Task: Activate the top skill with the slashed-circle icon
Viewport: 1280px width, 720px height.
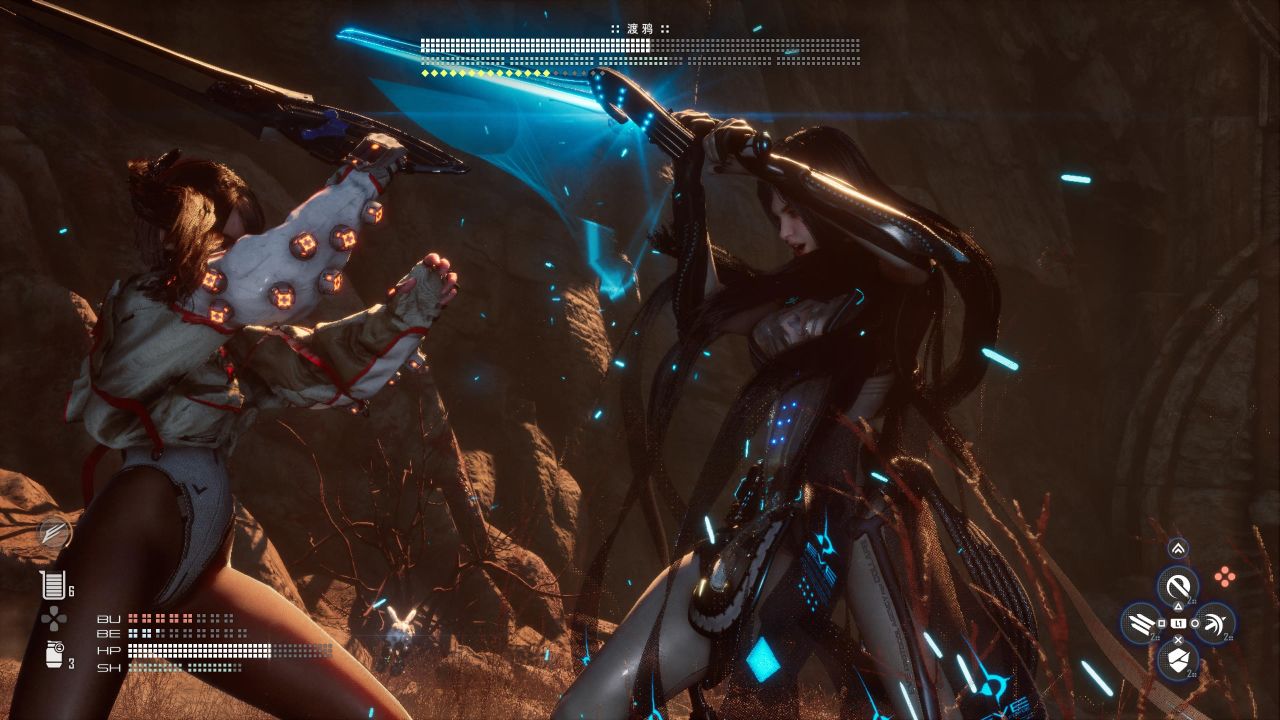Action: point(1177,585)
